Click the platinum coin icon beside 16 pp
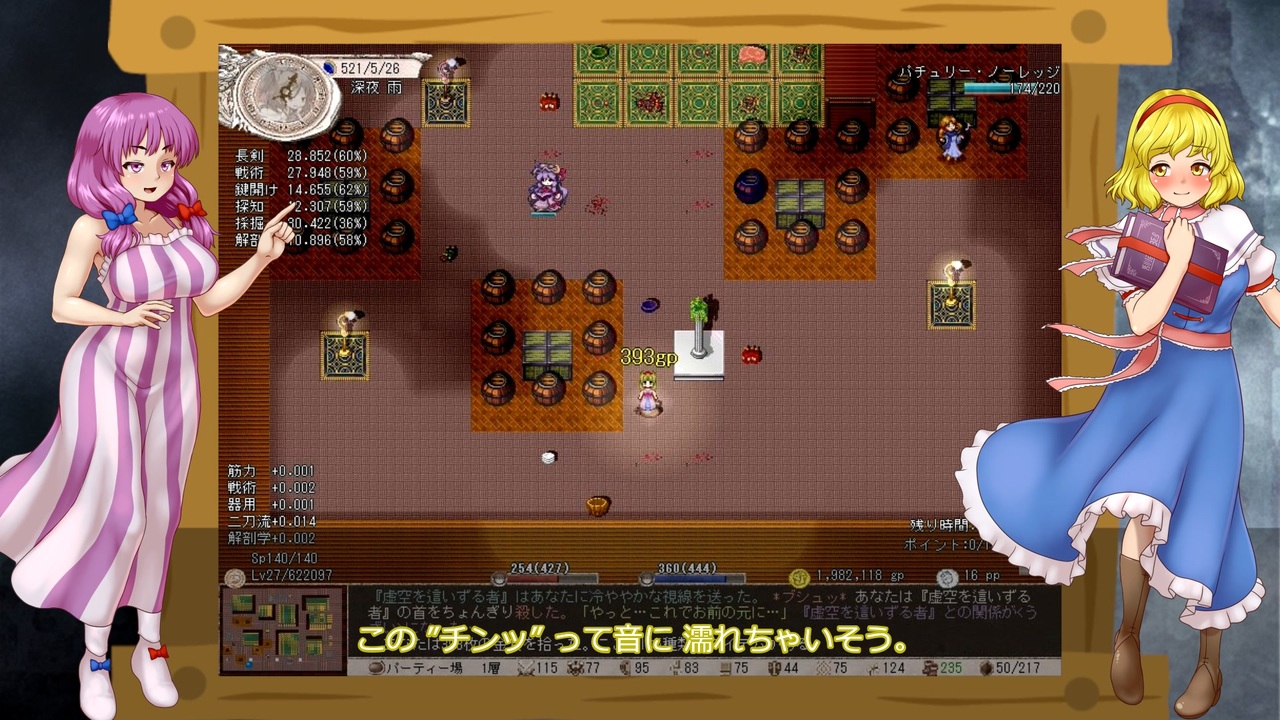 click(x=947, y=577)
